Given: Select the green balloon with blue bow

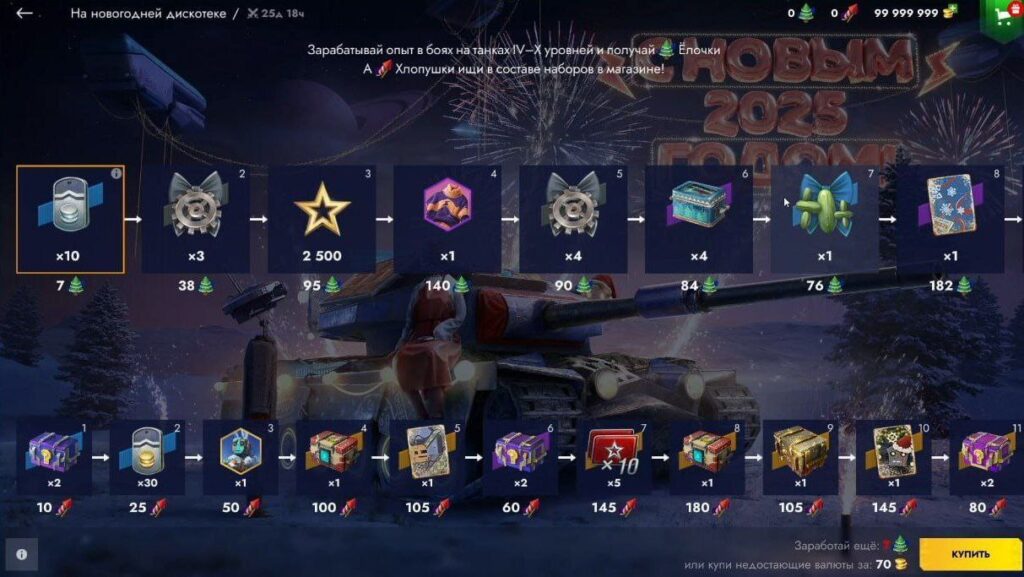Looking at the screenshot, I should (825, 219).
